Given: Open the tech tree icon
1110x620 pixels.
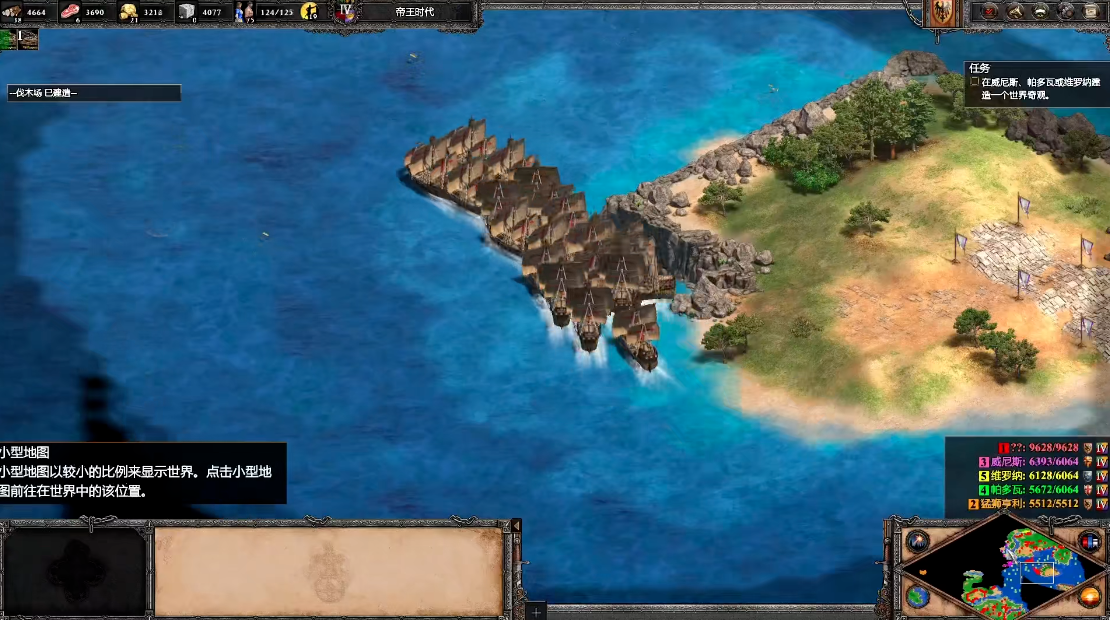Looking at the screenshot, I should click(1041, 12).
